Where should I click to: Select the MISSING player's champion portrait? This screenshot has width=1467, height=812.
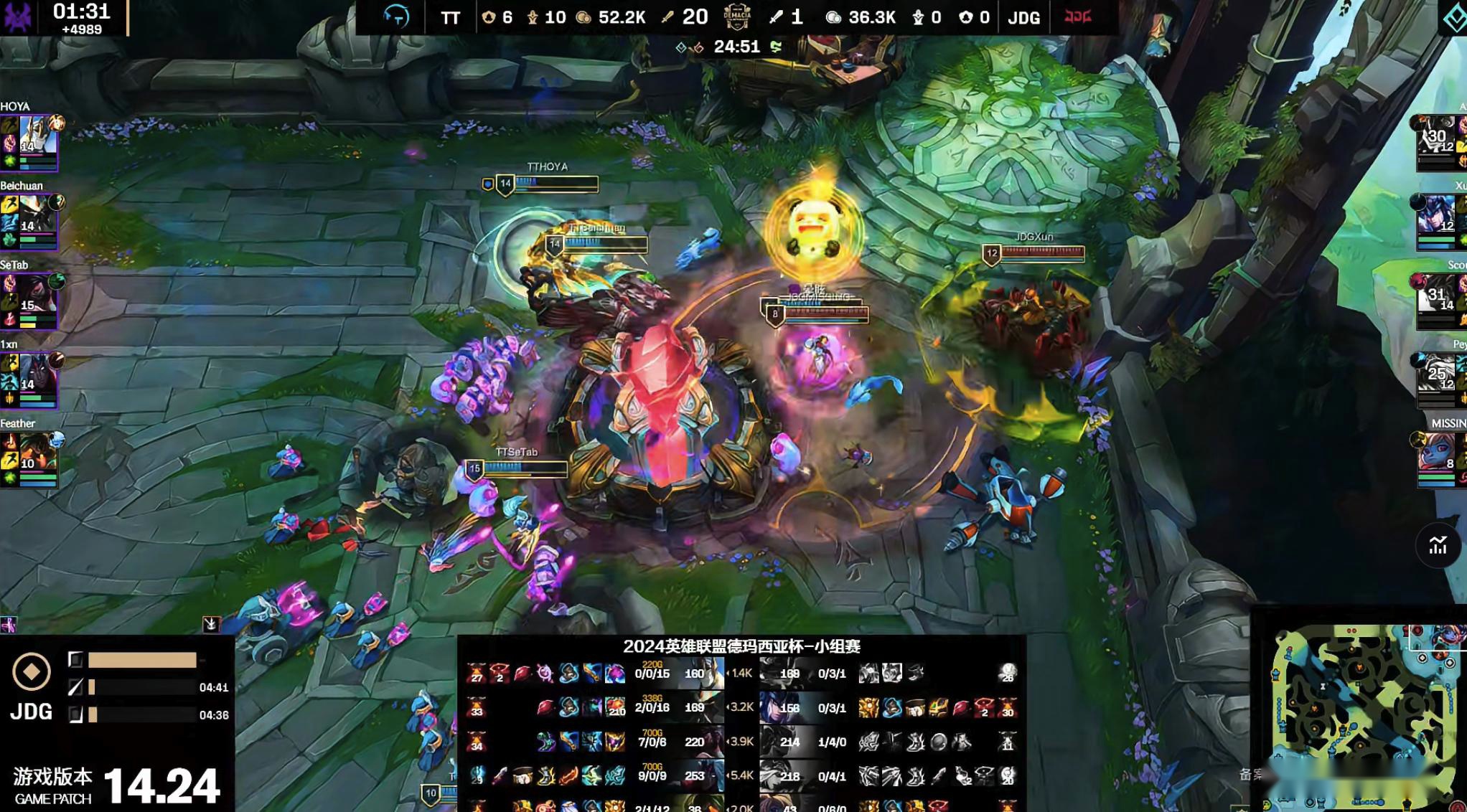pos(1438,453)
